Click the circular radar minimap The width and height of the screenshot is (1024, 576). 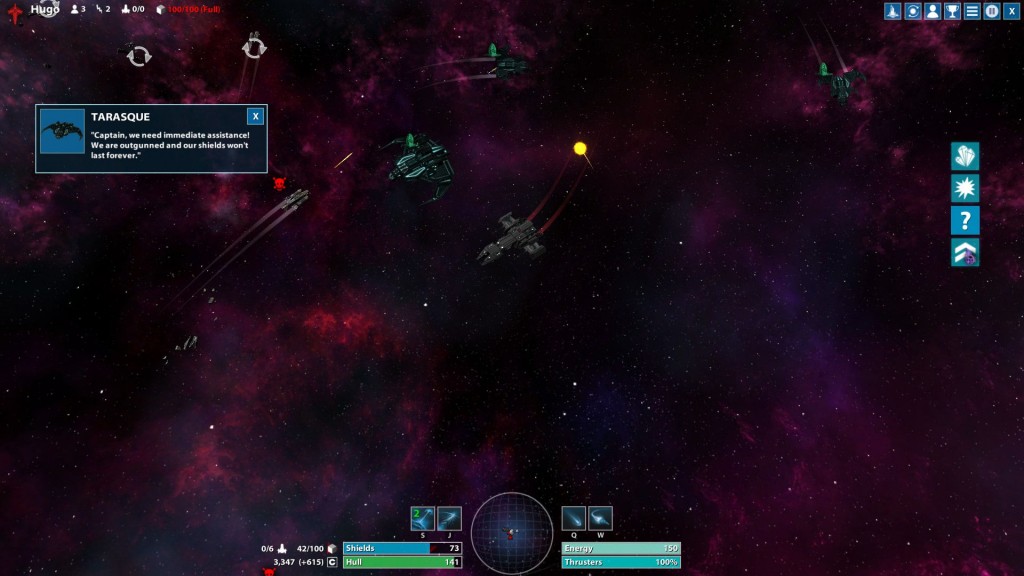coord(511,533)
